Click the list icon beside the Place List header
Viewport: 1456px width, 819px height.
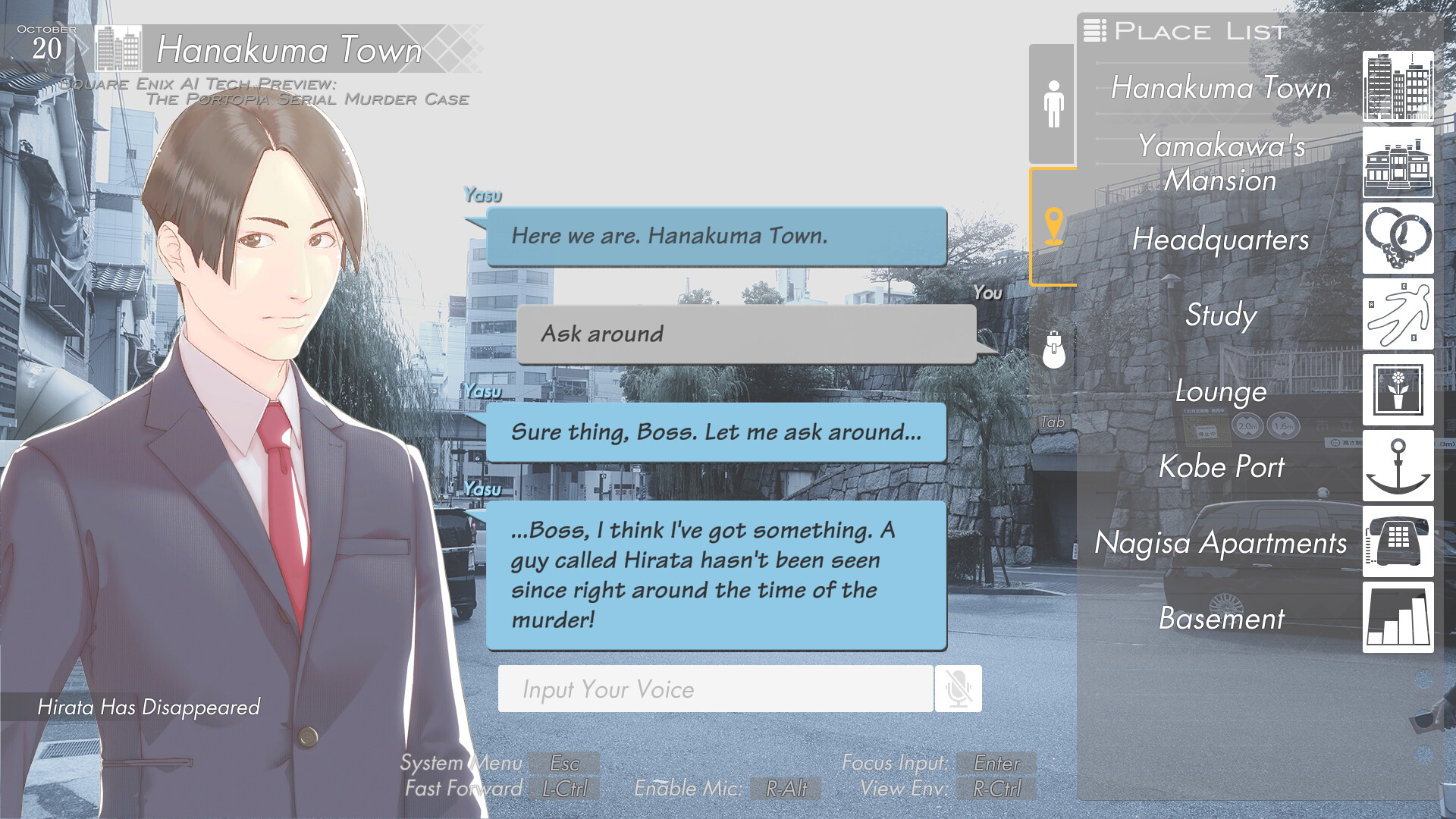pyautogui.click(x=1094, y=31)
